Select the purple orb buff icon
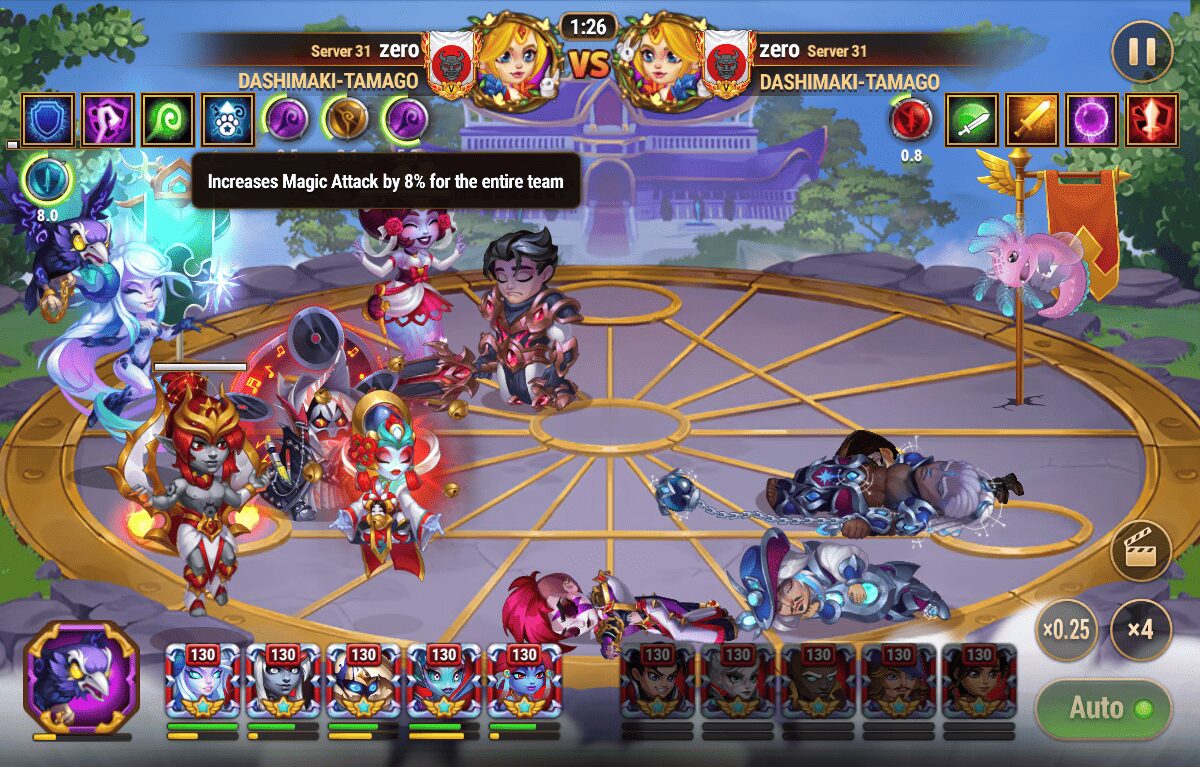The width and height of the screenshot is (1200, 767). coord(1090,120)
